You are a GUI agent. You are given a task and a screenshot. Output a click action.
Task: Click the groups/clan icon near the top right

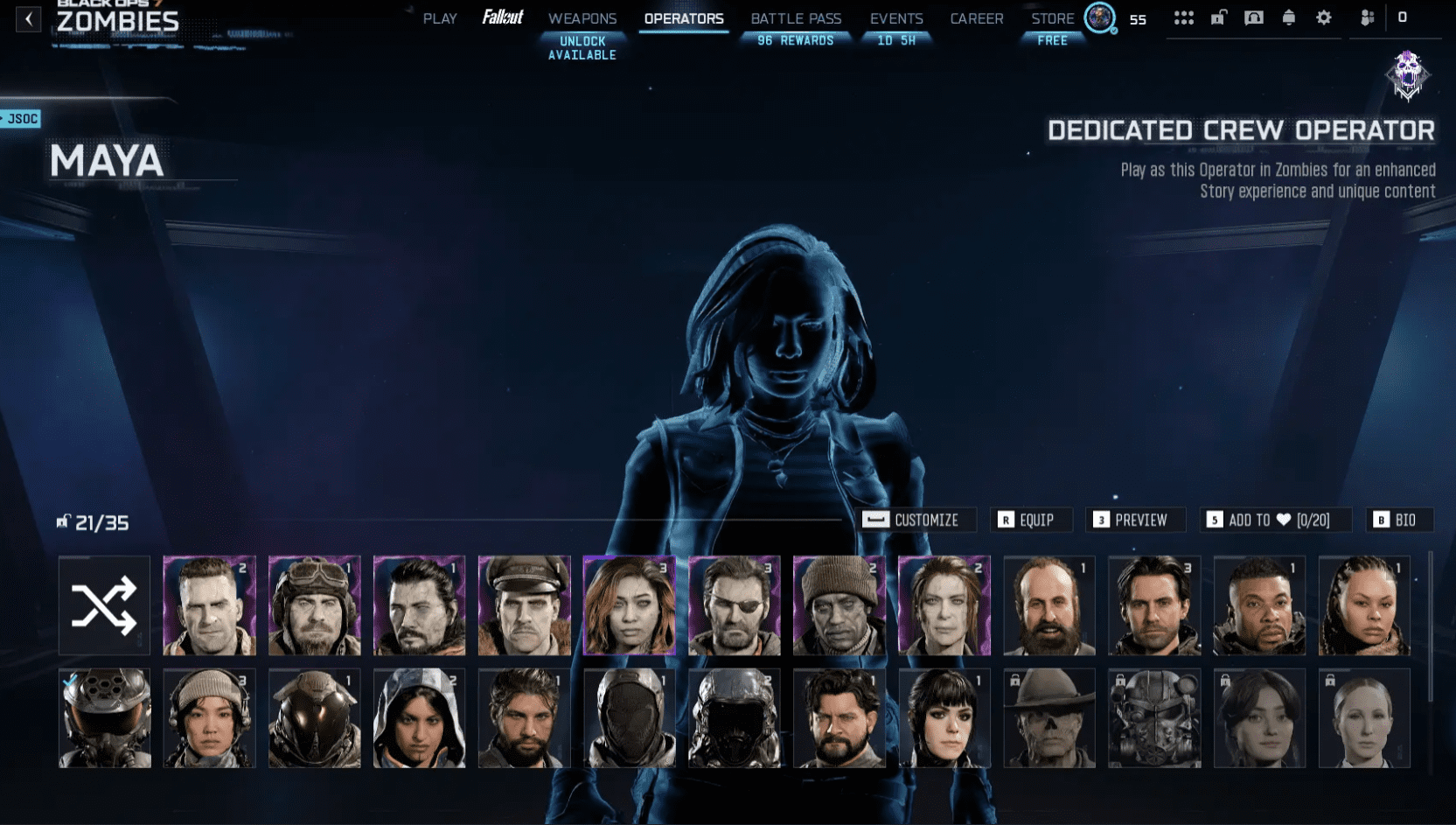(1366, 17)
